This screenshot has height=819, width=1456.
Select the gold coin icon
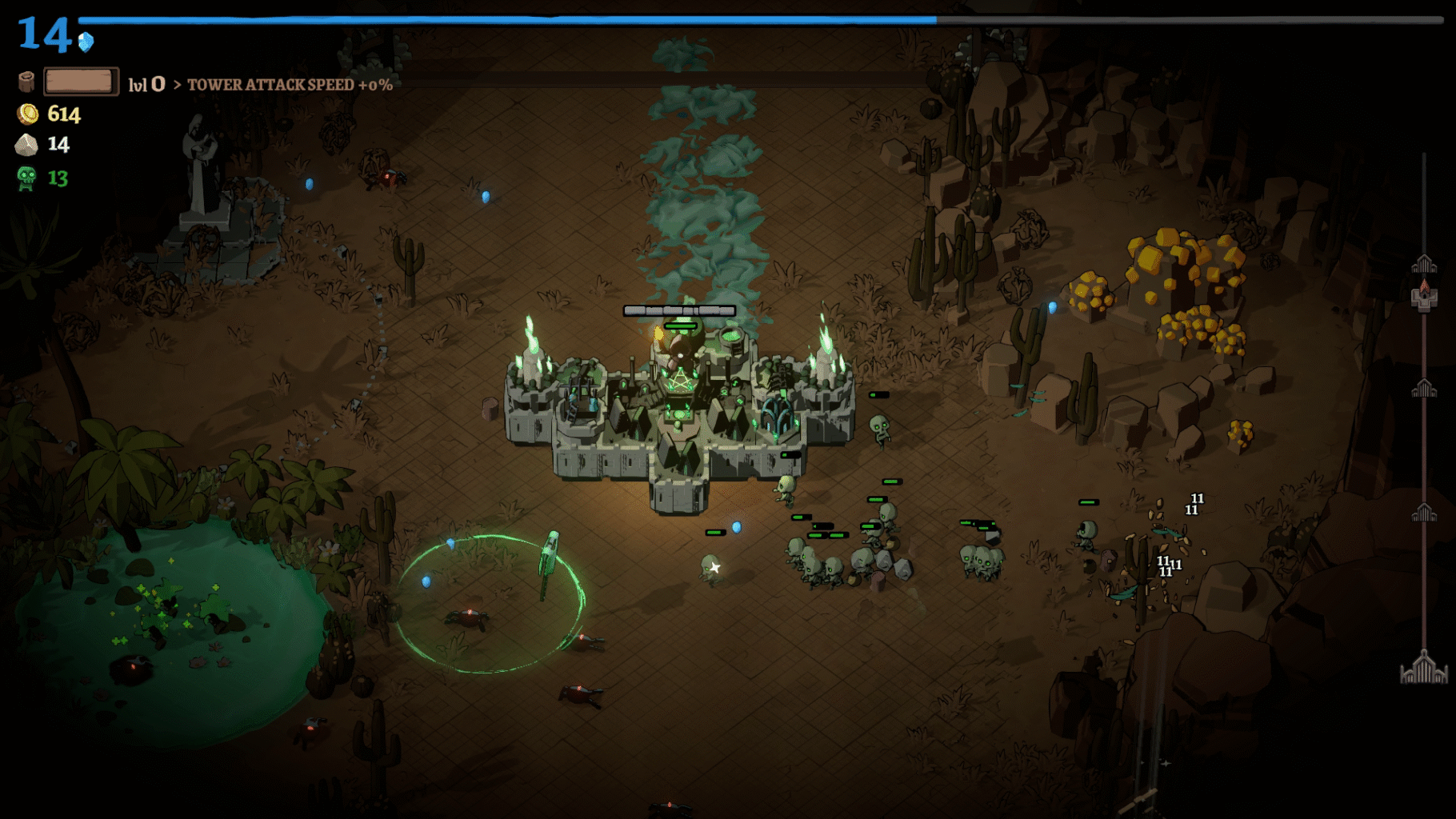click(x=28, y=114)
